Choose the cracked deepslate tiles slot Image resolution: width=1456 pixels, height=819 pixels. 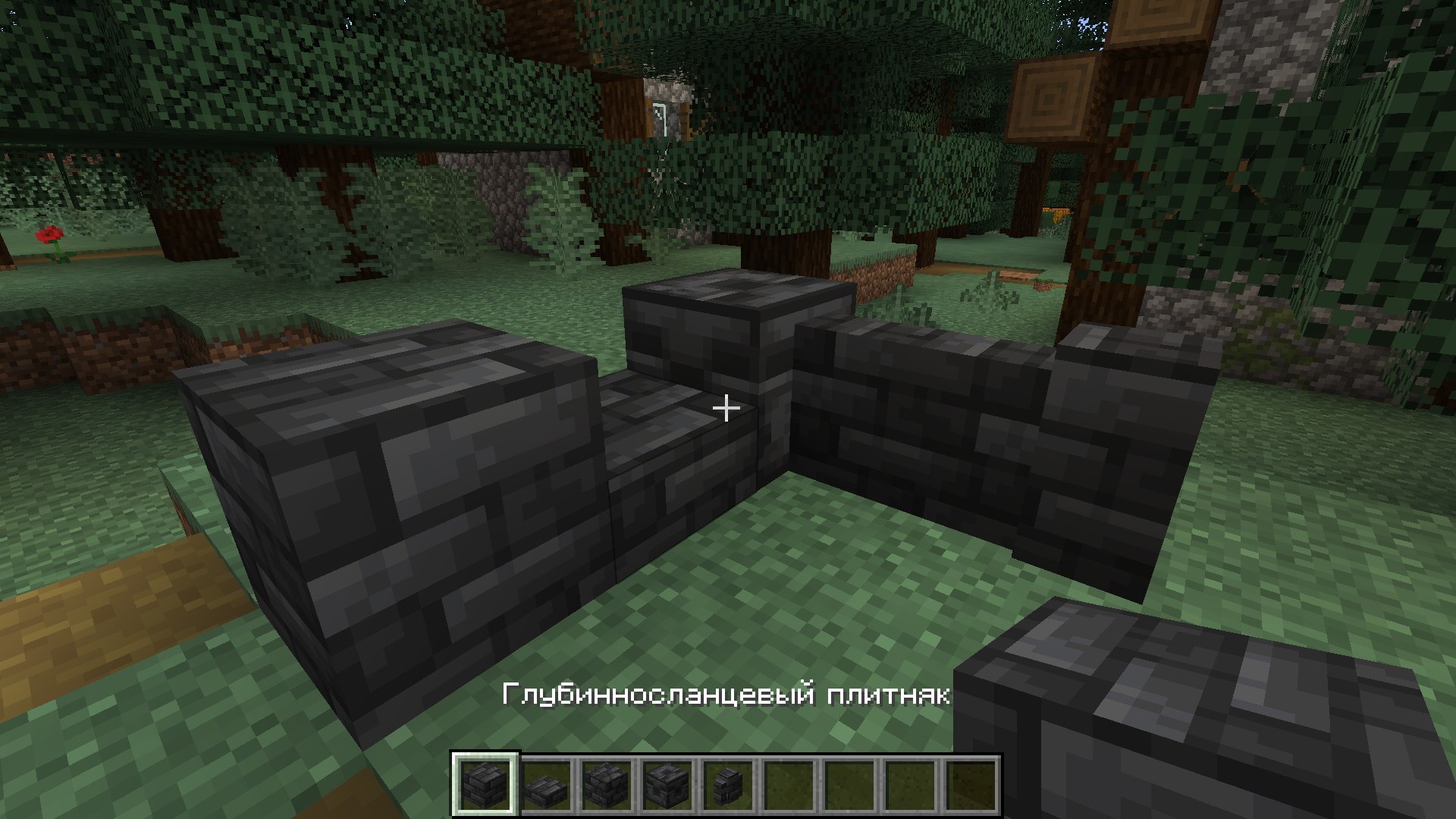point(607,785)
